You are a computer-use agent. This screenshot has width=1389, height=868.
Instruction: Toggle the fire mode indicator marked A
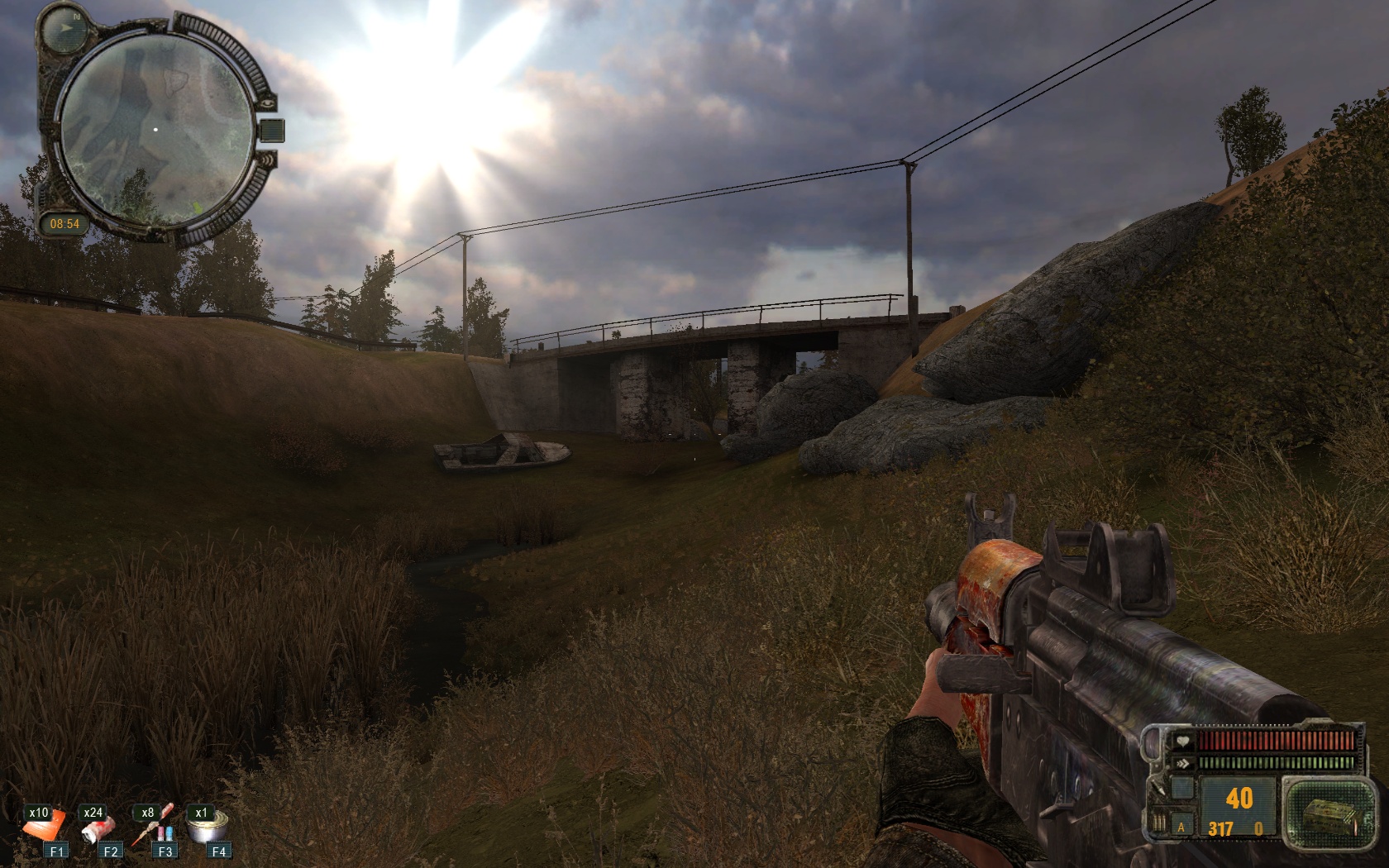pos(1181,827)
